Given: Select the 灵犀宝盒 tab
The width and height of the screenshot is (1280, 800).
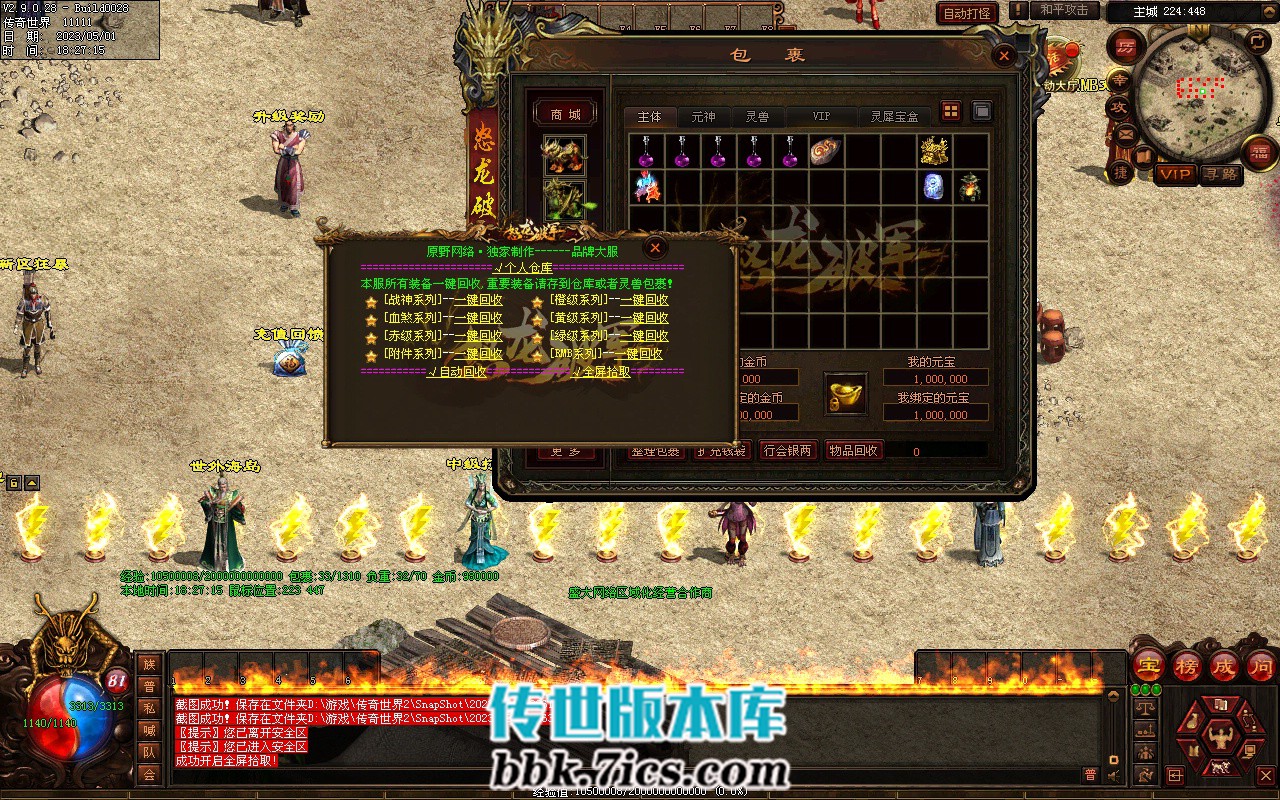Looking at the screenshot, I should click(x=893, y=117).
